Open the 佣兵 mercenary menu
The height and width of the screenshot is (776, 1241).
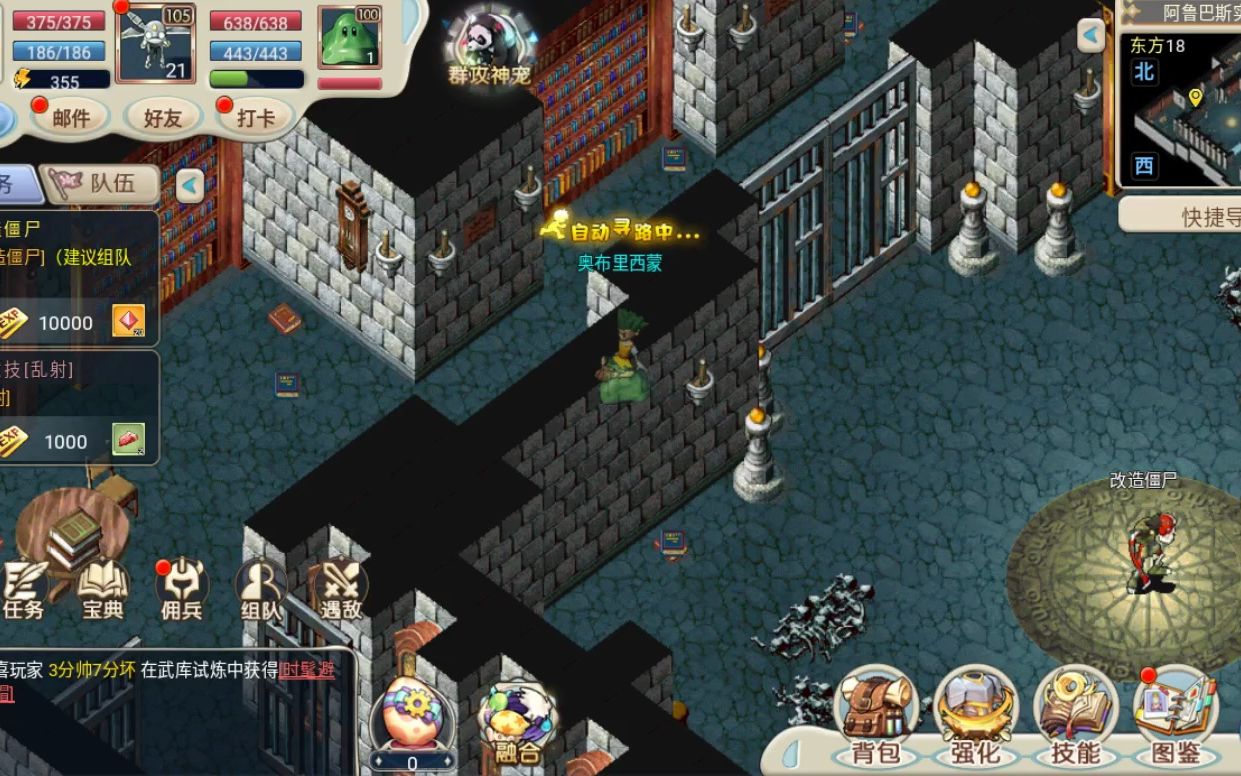tap(182, 590)
